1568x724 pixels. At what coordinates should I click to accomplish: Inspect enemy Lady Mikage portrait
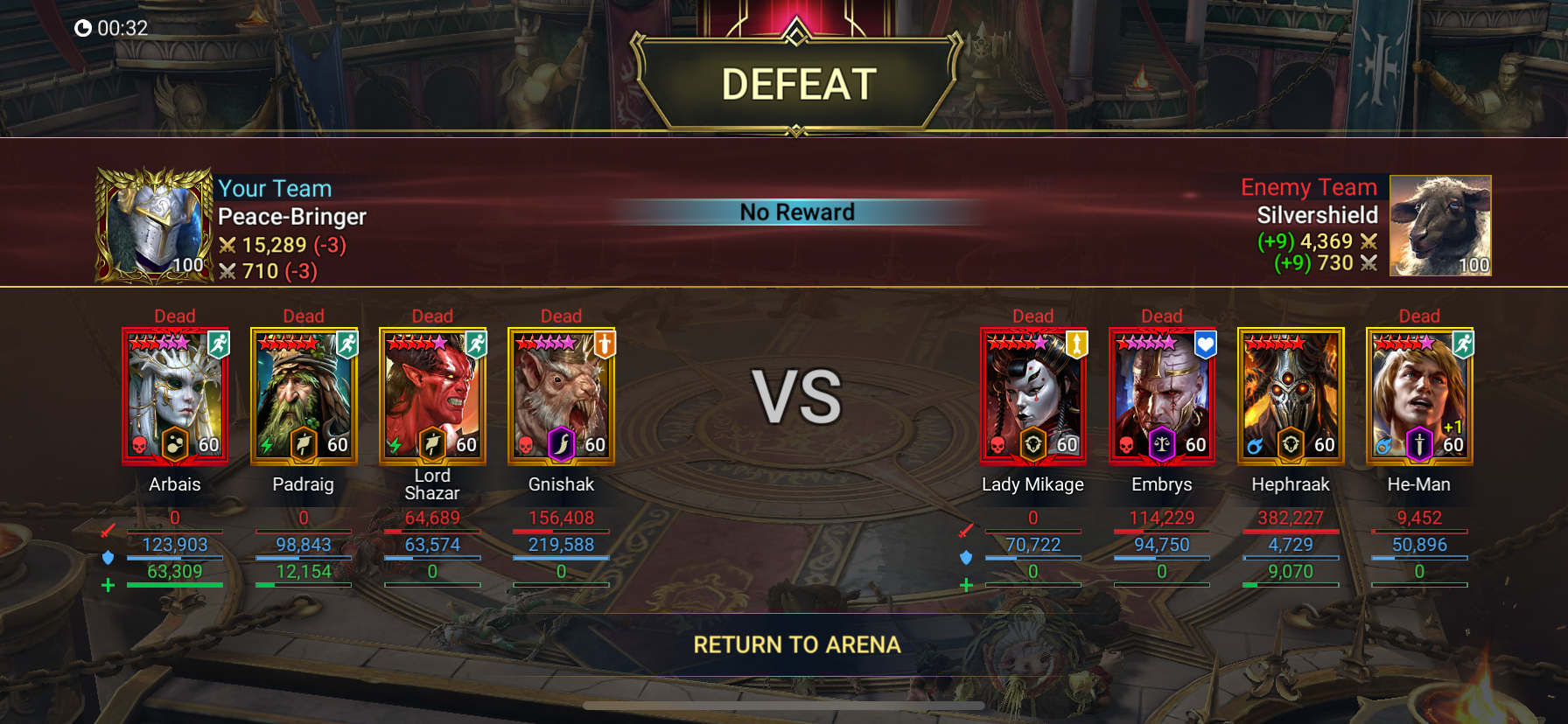point(1032,395)
